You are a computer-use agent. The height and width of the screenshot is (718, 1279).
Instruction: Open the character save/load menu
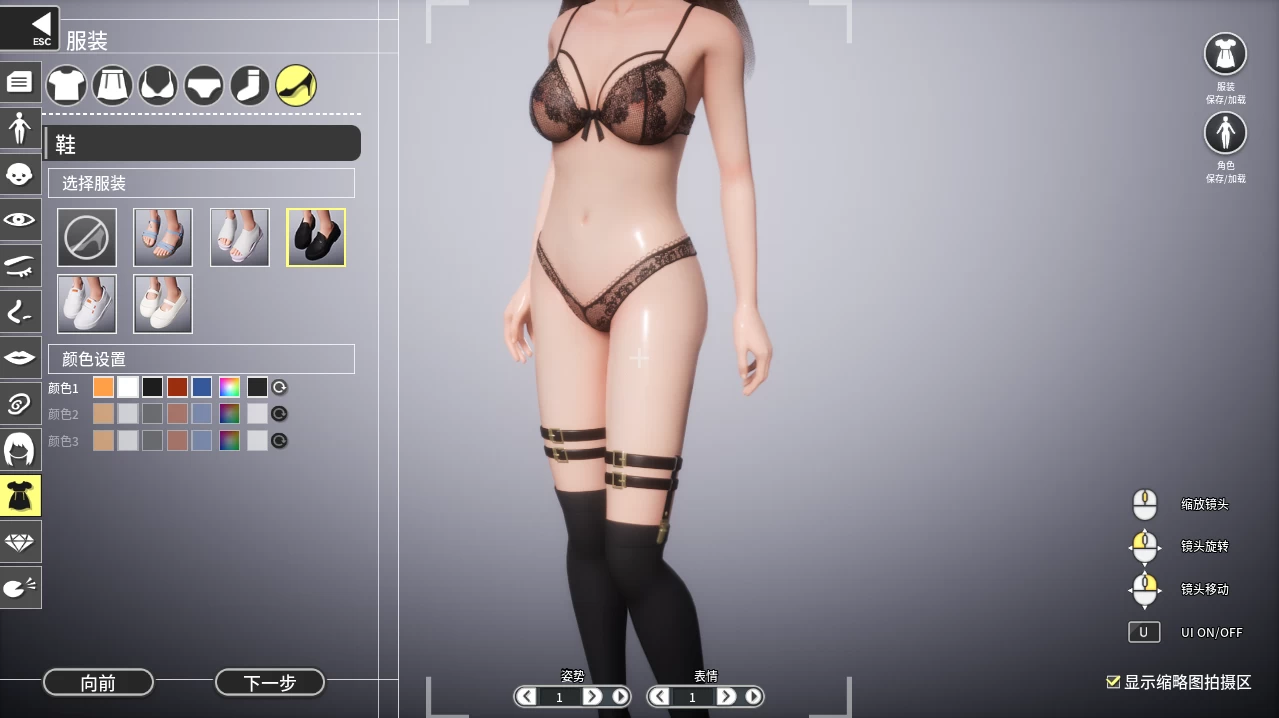tap(1225, 133)
